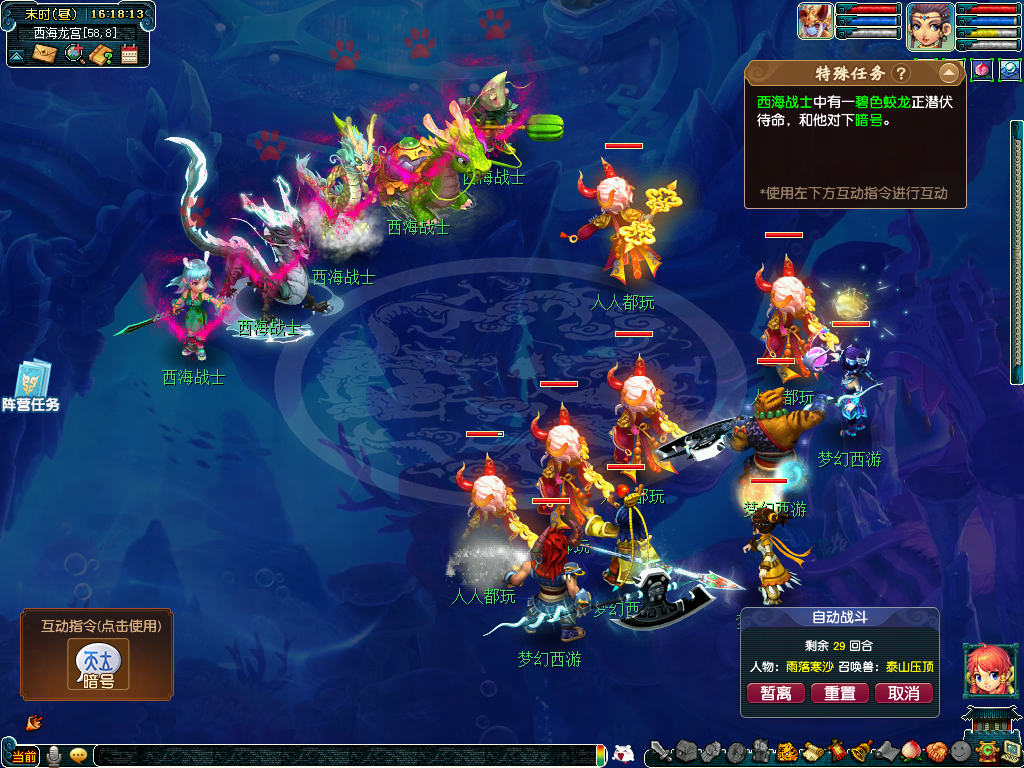
Task: Click the 重置 auto-battle button
Action: coord(839,693)
